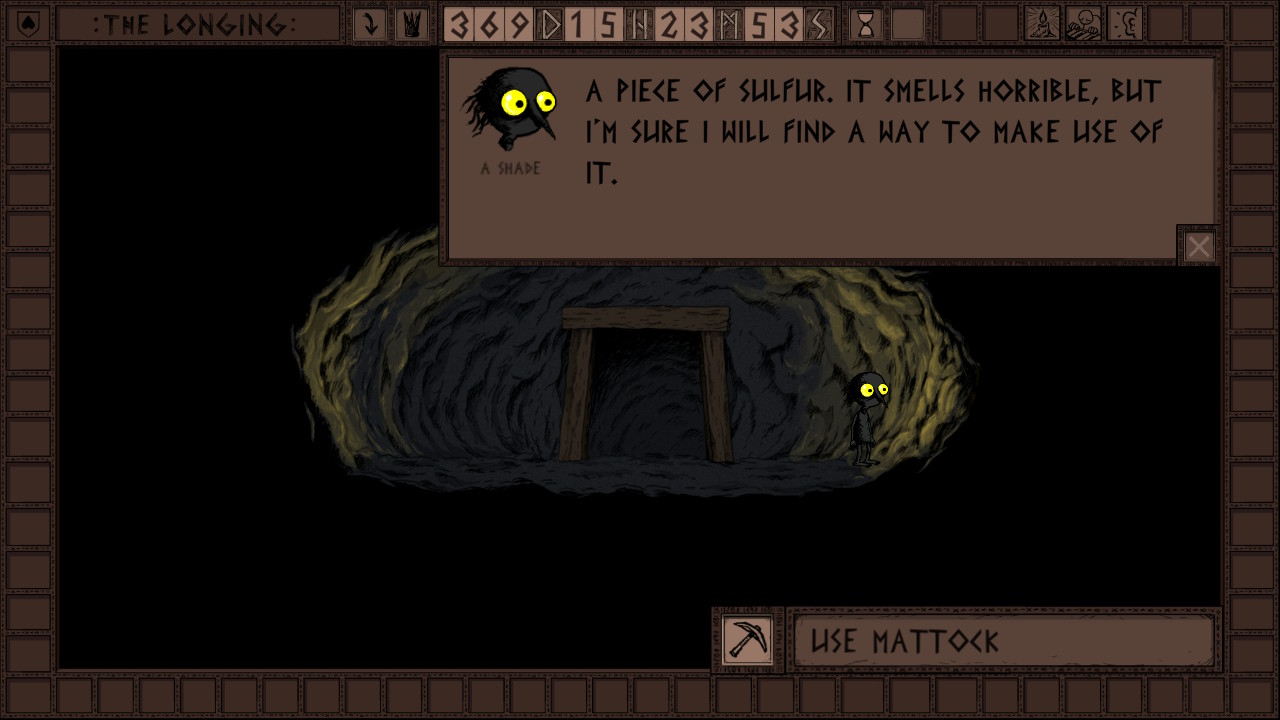
Task: Select the mattock pickaxe icon
Action: tap(748, 640)
